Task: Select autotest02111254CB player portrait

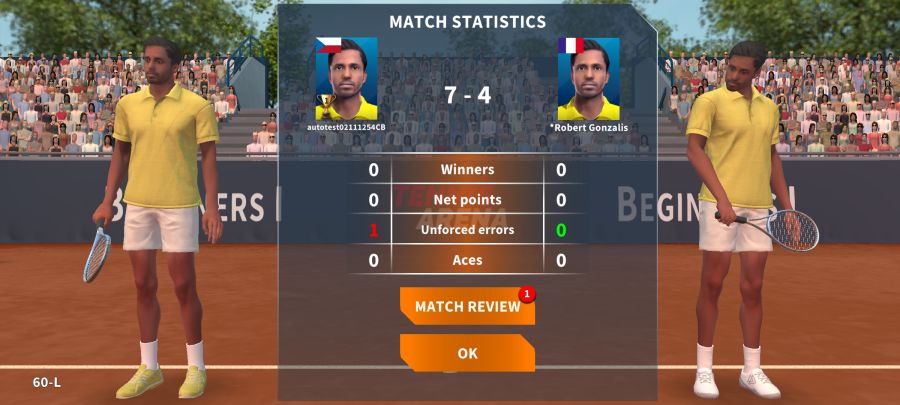Action: 347,80
